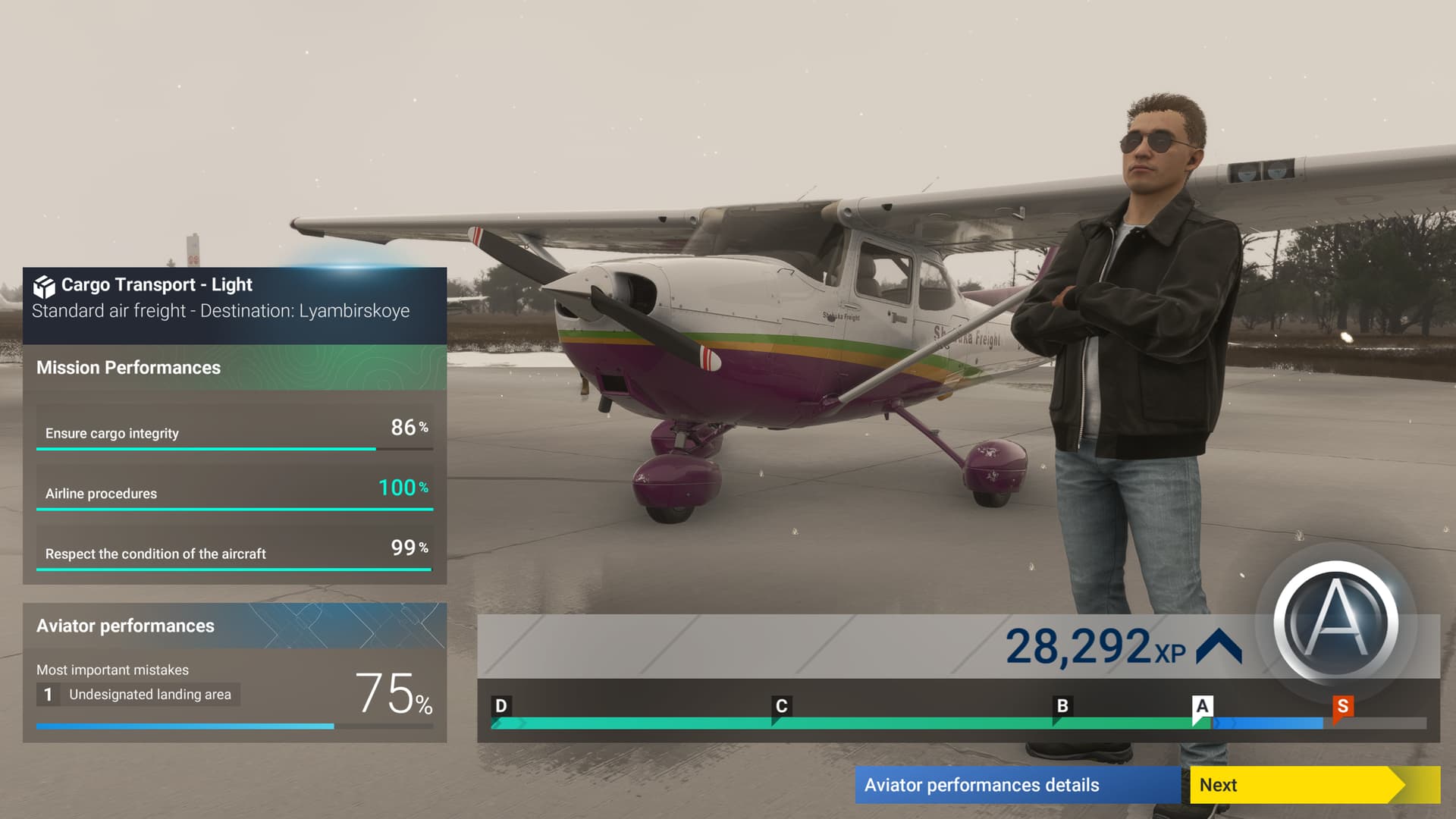Select the D grade marker

500,706
